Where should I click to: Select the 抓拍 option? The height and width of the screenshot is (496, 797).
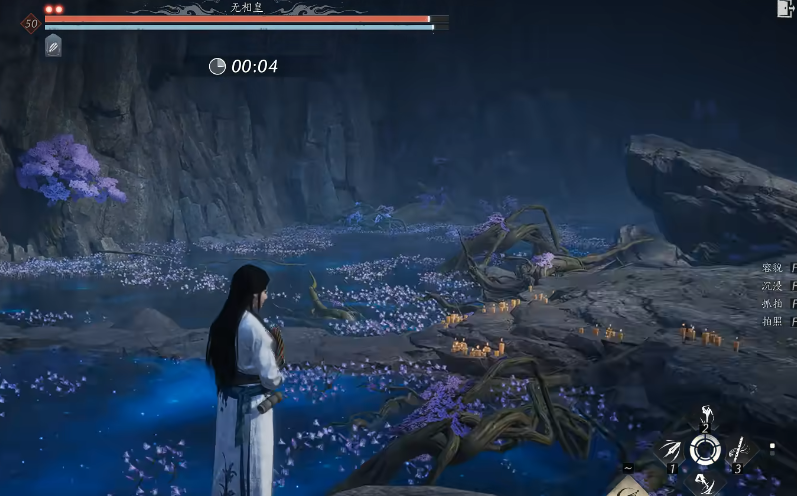tap(775, 304)
